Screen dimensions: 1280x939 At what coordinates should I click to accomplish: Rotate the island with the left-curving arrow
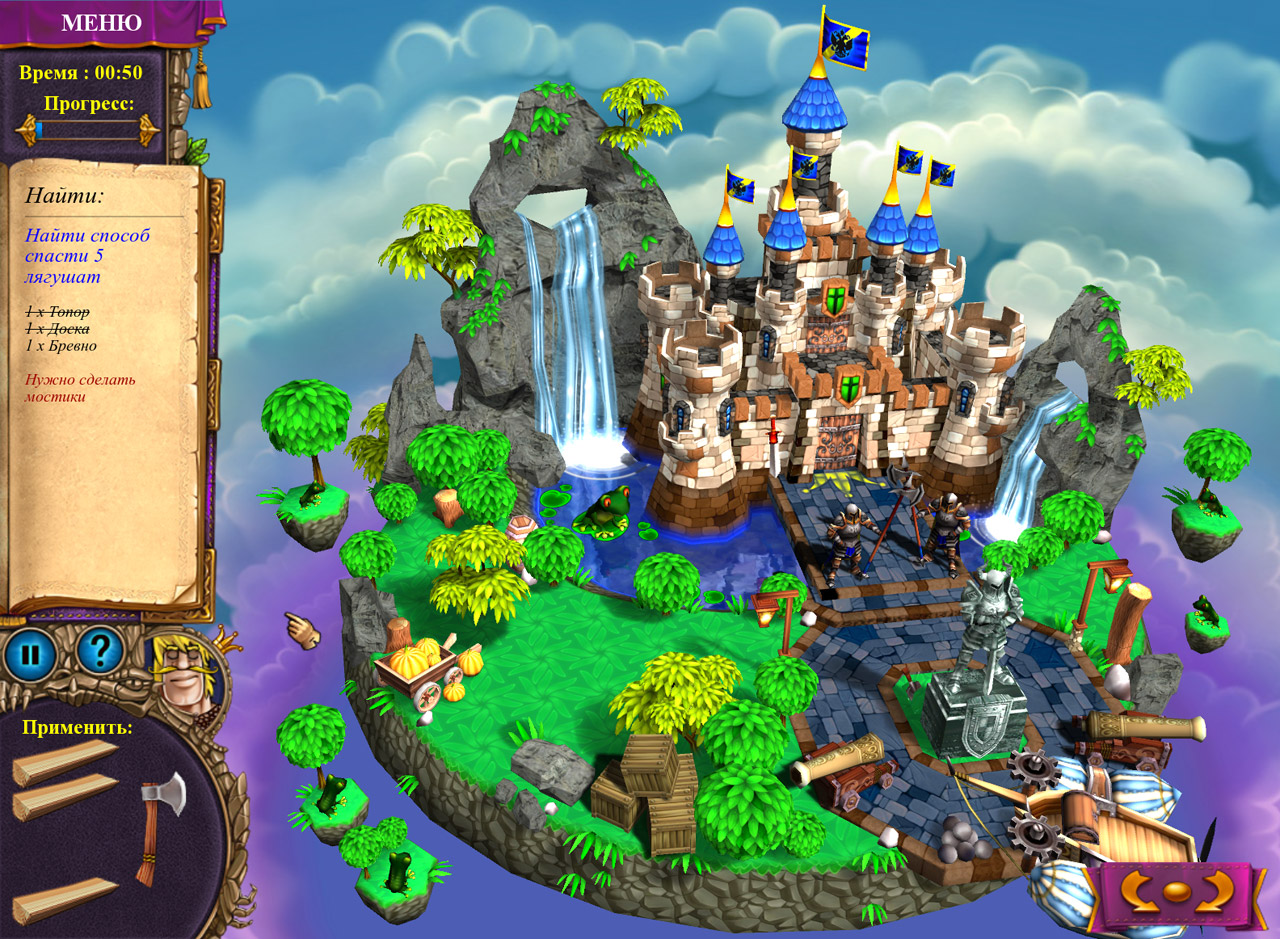[1138, 891]
